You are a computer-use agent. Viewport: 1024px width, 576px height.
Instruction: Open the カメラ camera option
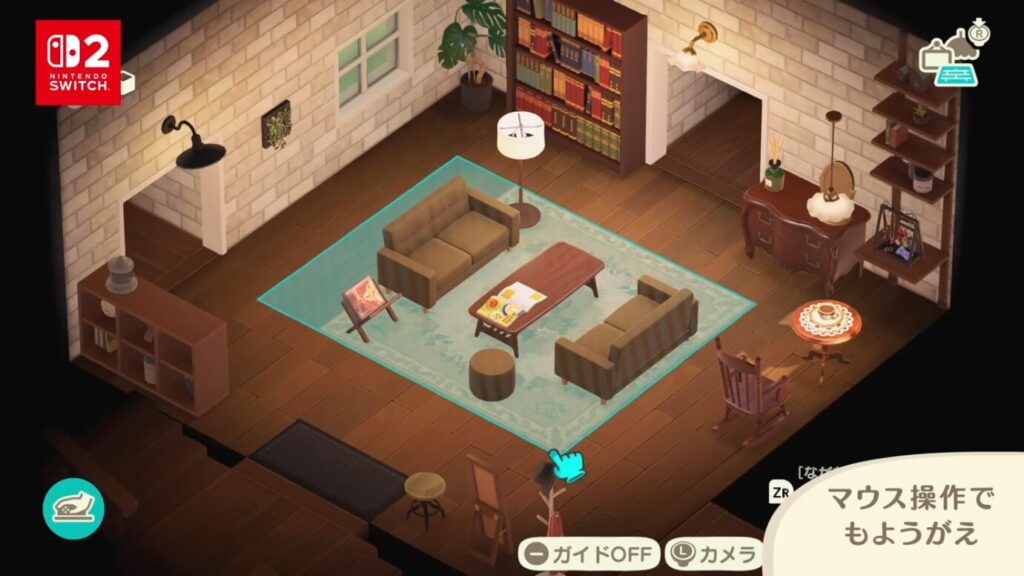coord(714,553)
